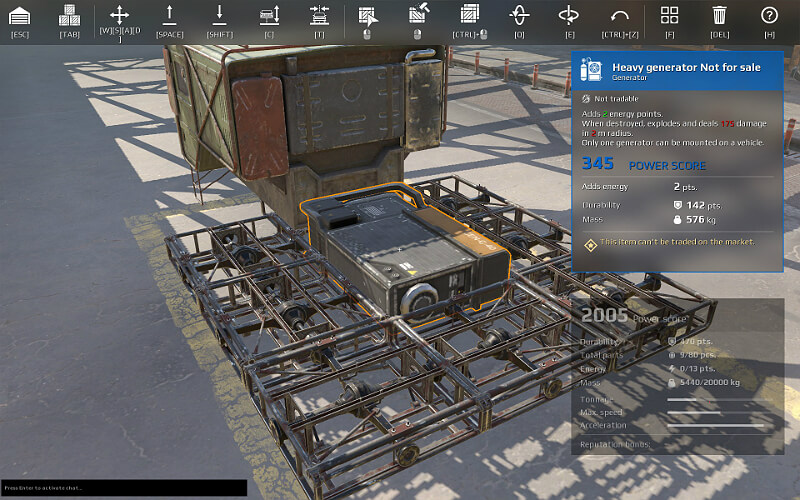Click the stacked parts multi-select icon
The image size is (800, 500).
pos(469,15)
